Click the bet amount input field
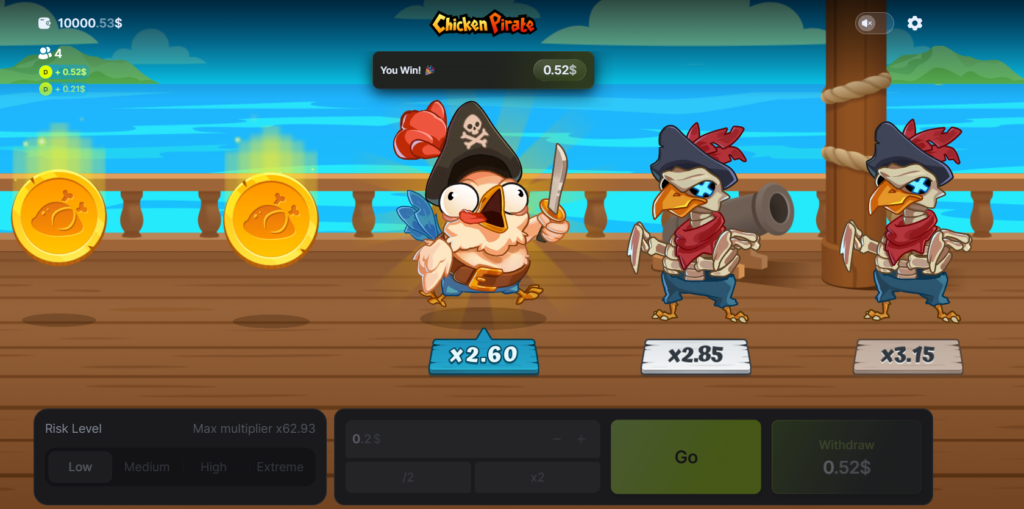Image resolution: width=1024 pixels, height=509 pixels. 440,439
